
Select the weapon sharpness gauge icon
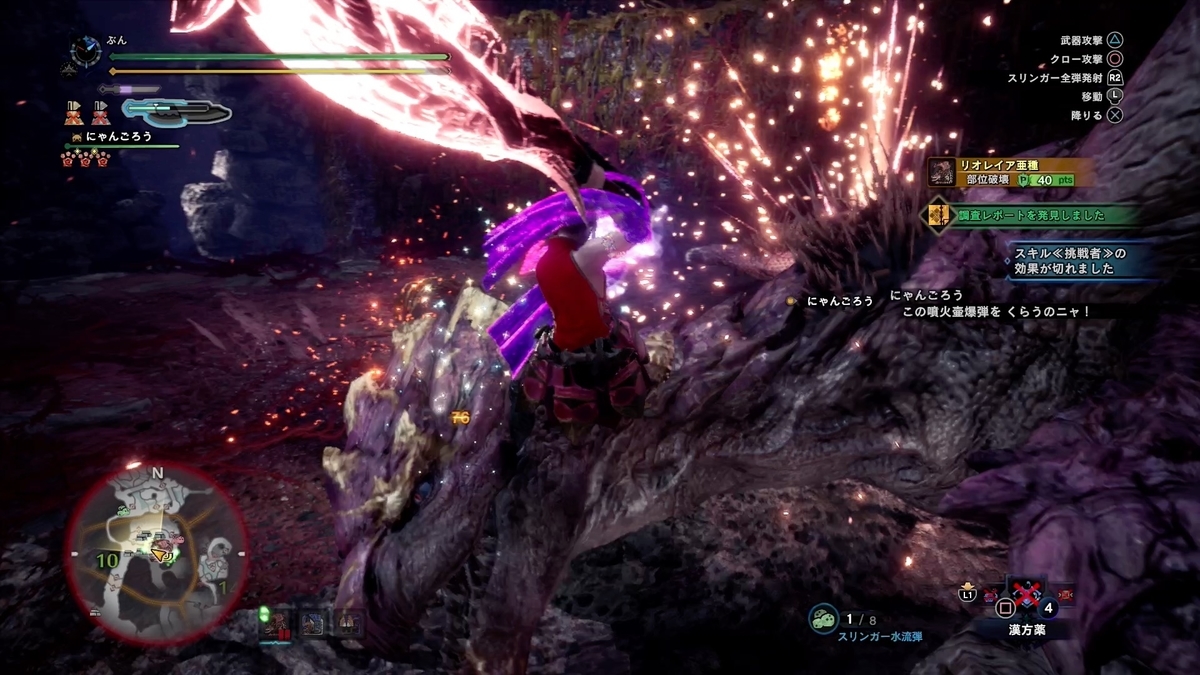click(177, 110)
